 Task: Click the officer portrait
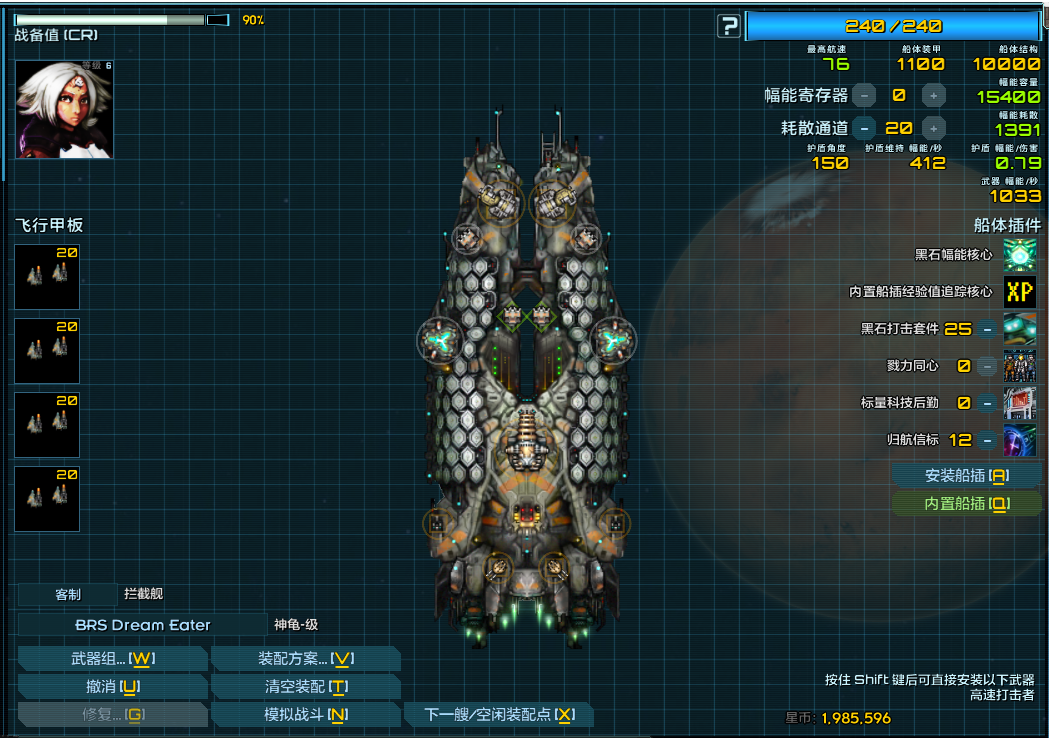point(64,109)
